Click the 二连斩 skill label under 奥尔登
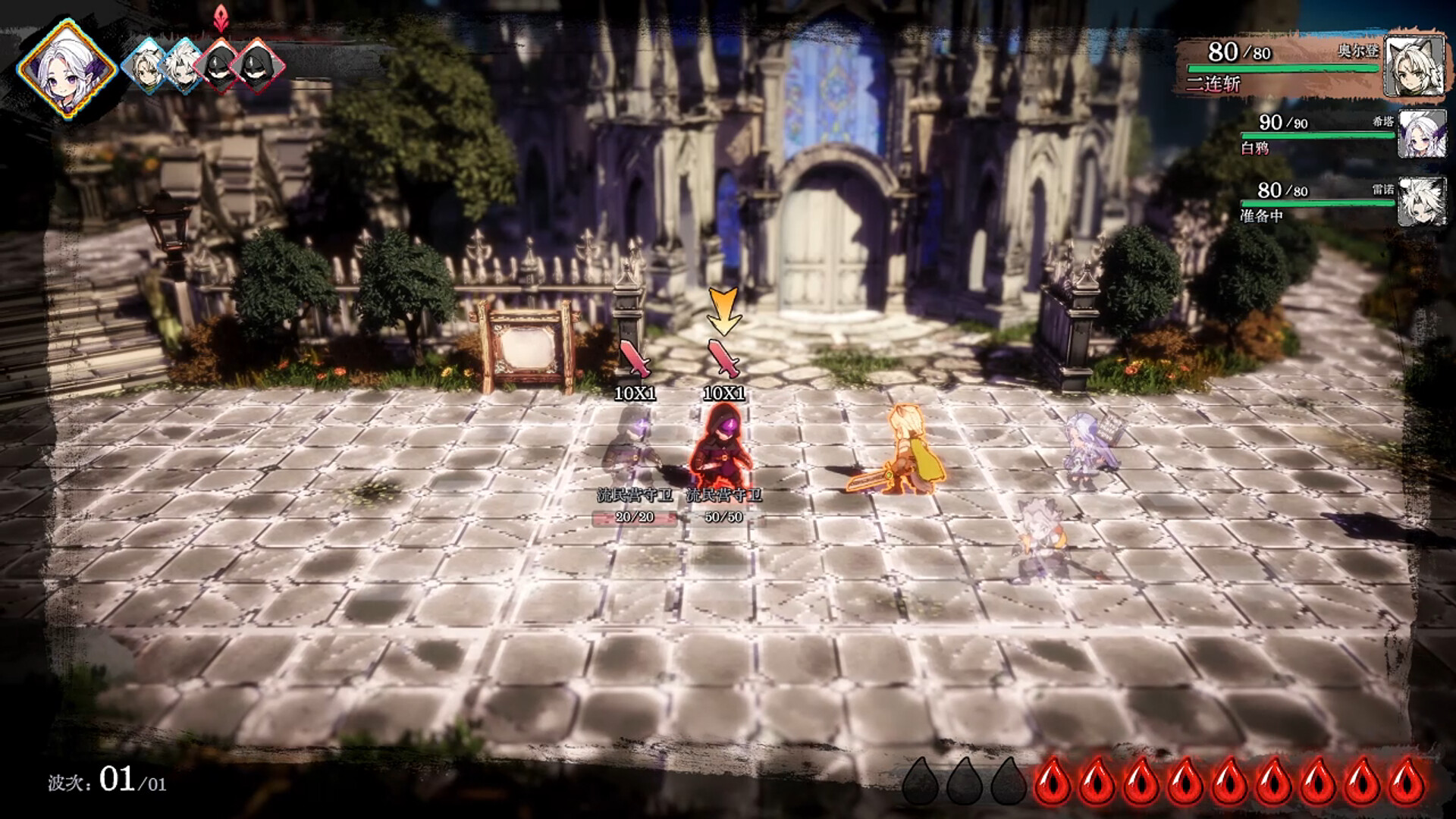The width and height of the screenshot is (1456, 819). [1213, 86]
